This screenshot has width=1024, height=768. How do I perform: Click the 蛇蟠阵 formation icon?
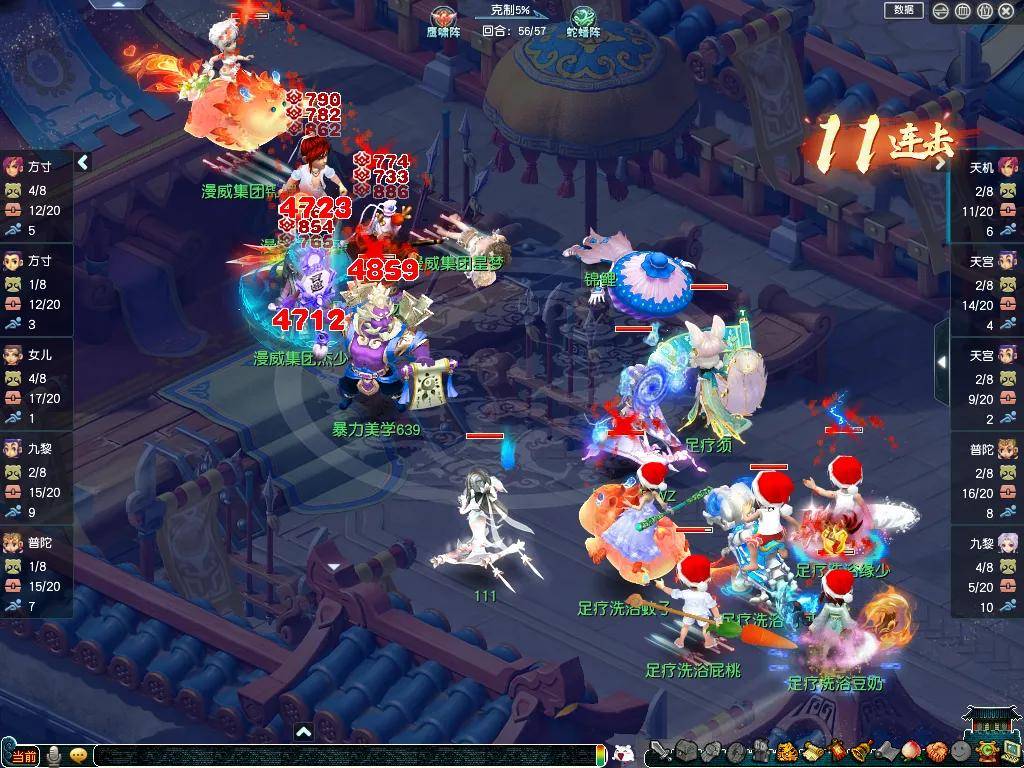[x=584, y=16]
